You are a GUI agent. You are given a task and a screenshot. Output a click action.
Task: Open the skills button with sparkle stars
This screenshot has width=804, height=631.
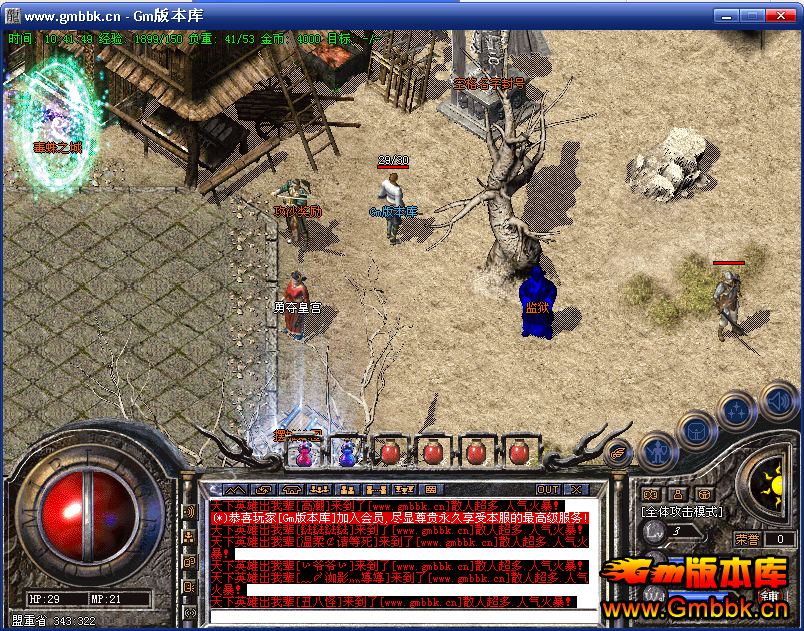[x=736, y=411]
